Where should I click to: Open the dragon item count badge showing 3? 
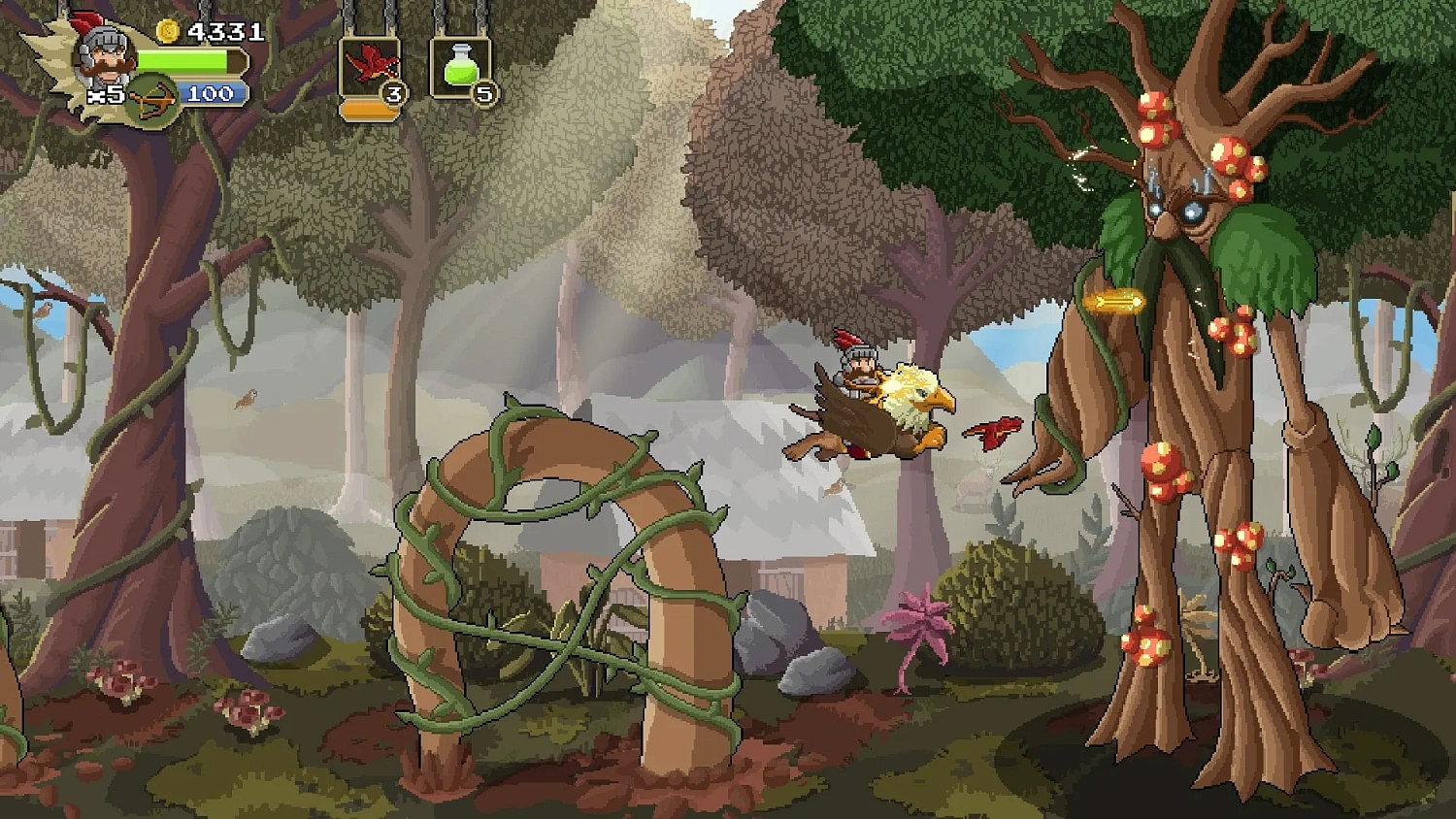(393, 94)
